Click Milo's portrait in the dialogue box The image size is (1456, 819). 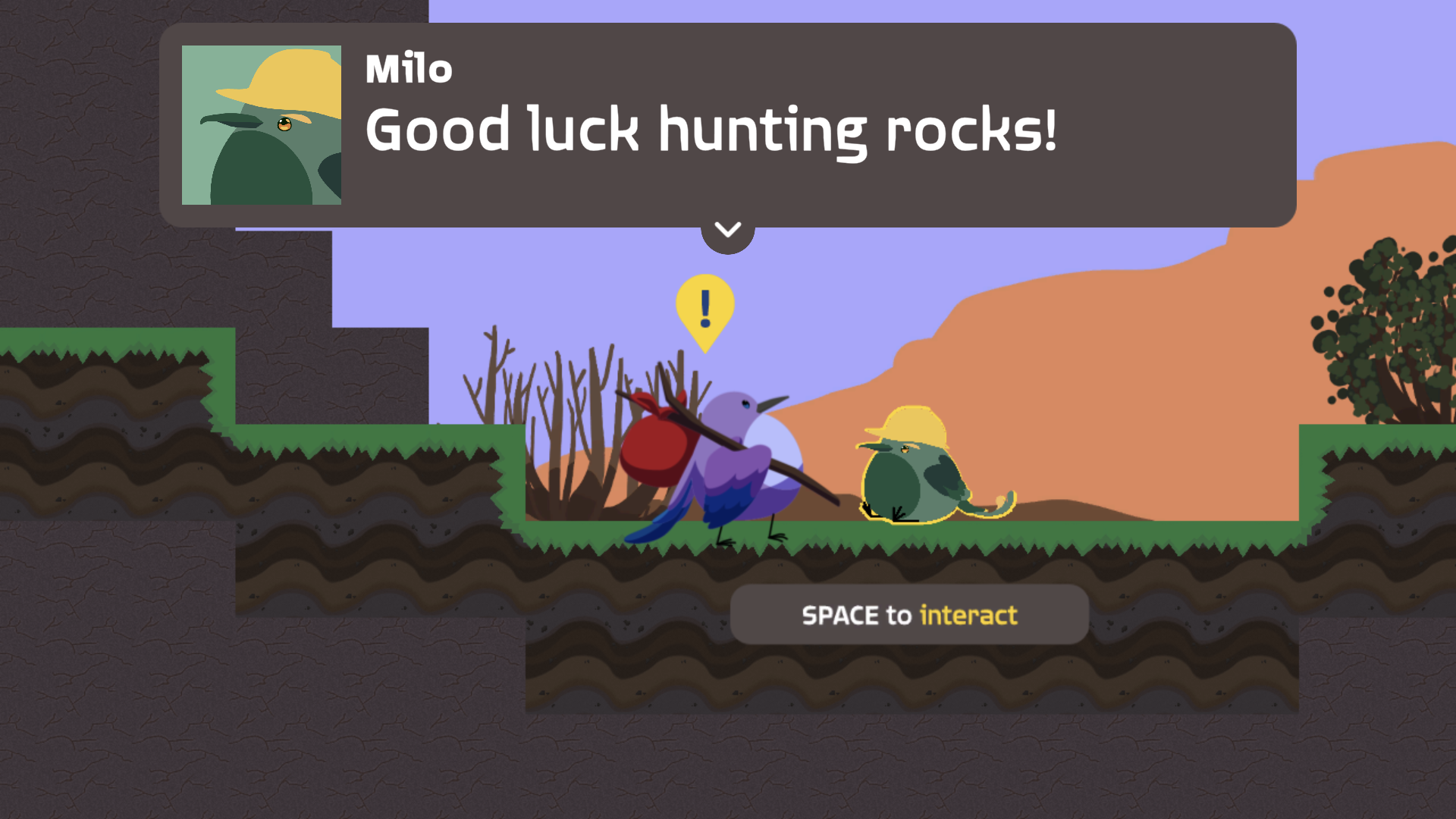point(262,126)
